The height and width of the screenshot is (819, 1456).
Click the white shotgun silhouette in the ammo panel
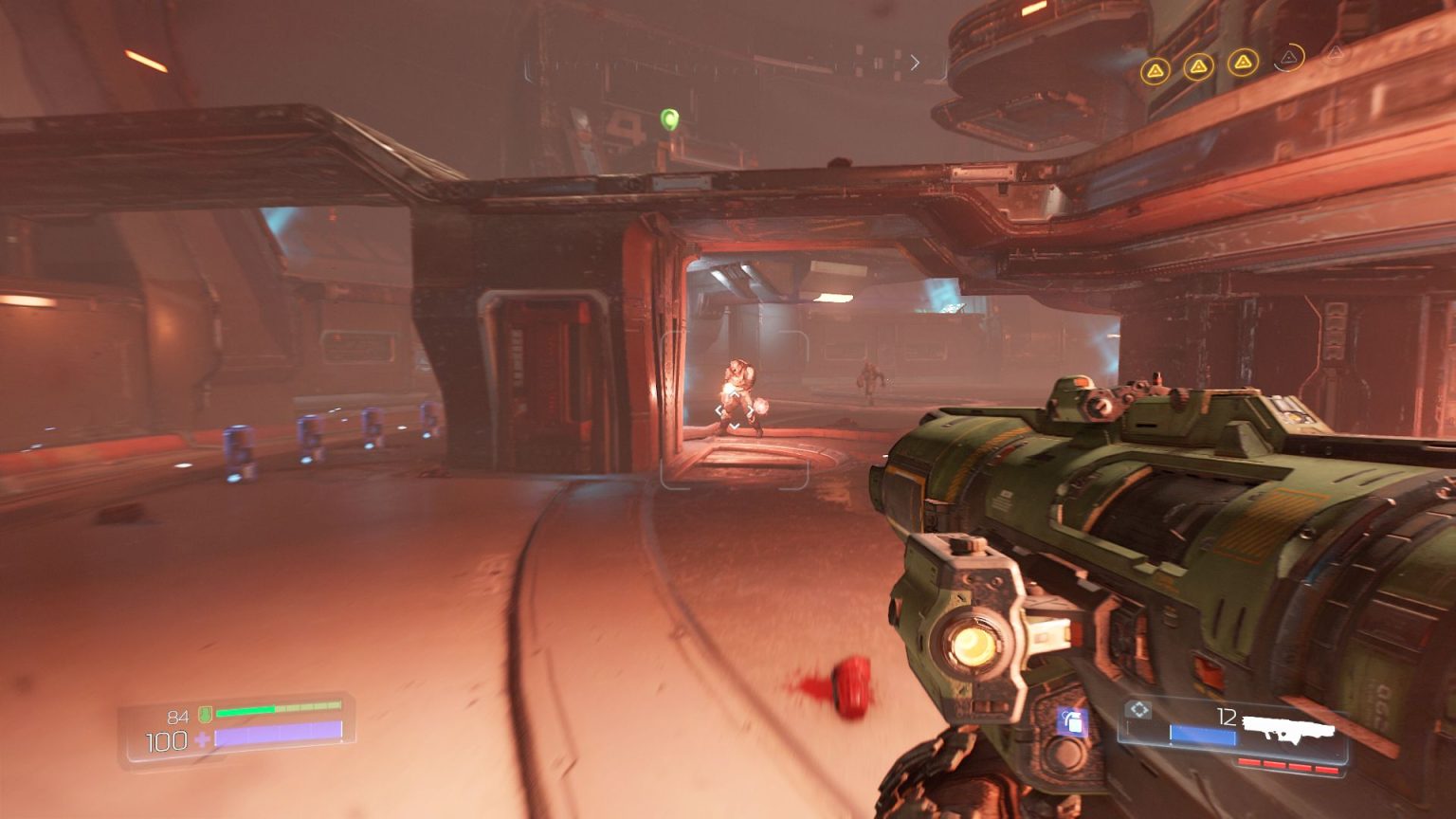[1287, 728]
